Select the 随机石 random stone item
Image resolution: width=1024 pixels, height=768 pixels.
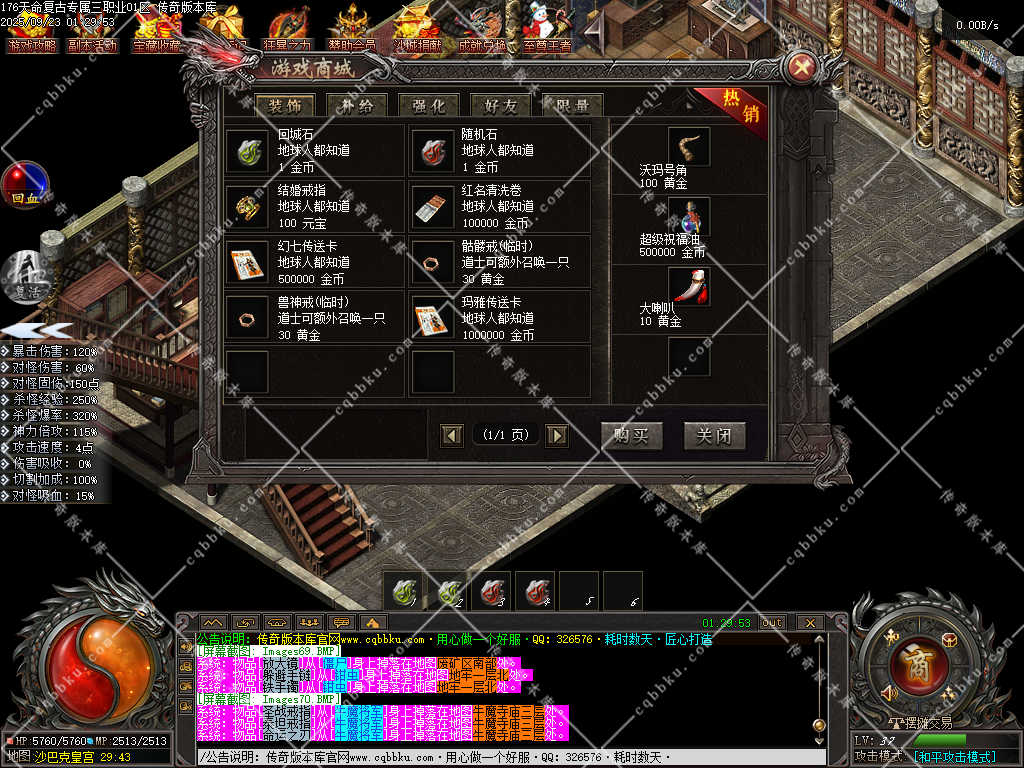[432, 150]
